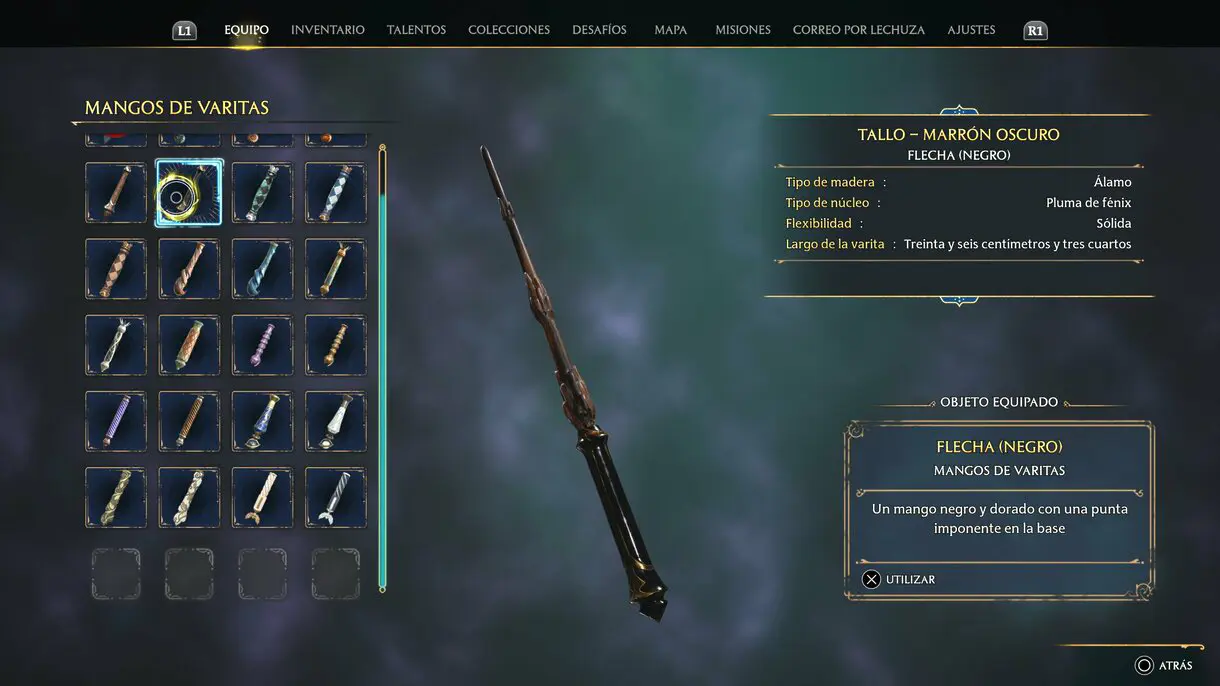Viewport: 1220px width, 686px height.
Task: Open the Talentos tab
Action: pyautogui.click(x=416, y=30)
